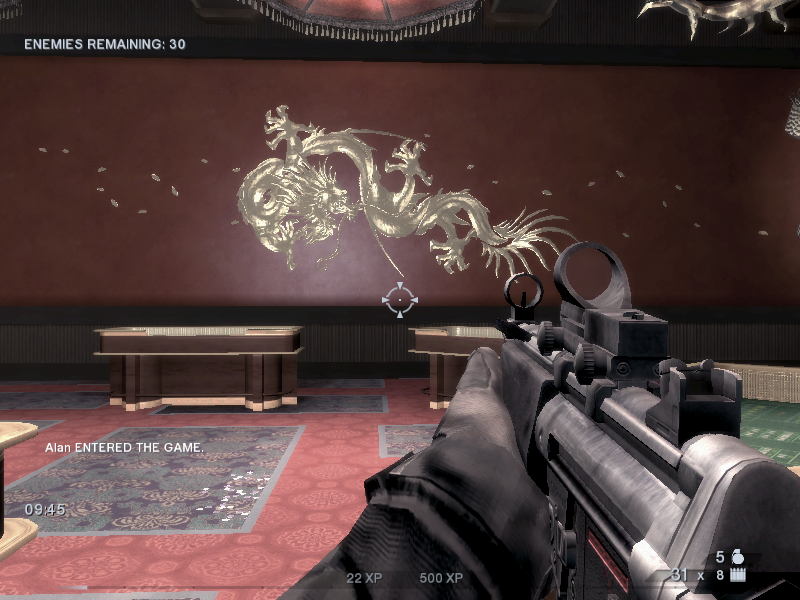Click the ammo magazine icon
Screen dimensions: 800x600
[x=740, y=576]
